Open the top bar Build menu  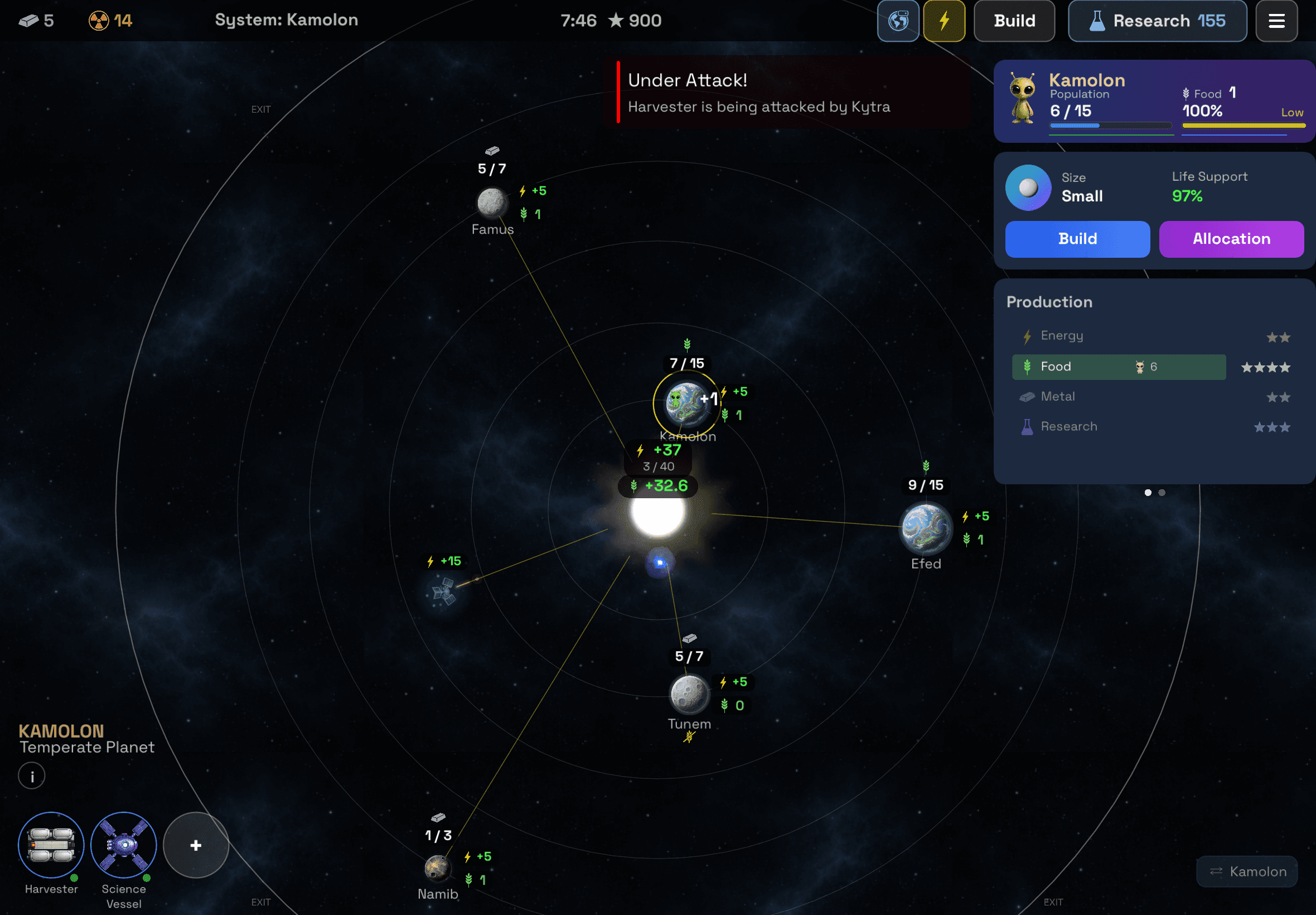[1014, 21]
